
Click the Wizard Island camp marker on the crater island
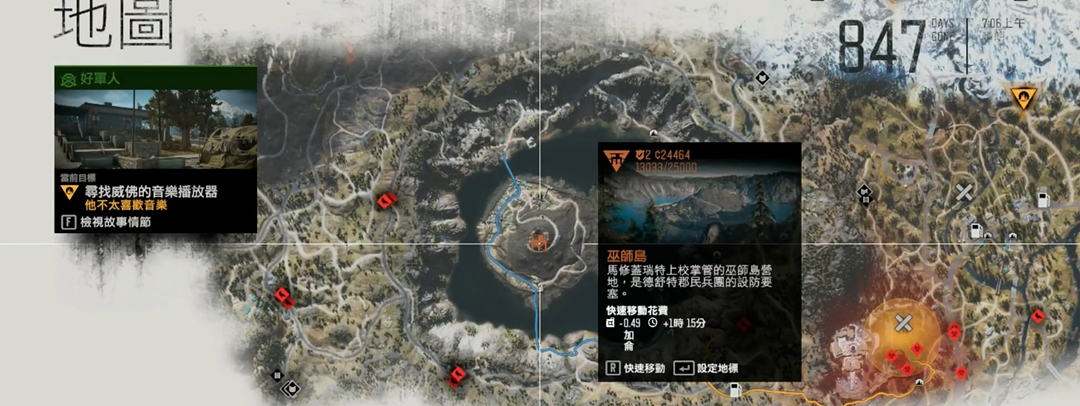pos(539,240)
